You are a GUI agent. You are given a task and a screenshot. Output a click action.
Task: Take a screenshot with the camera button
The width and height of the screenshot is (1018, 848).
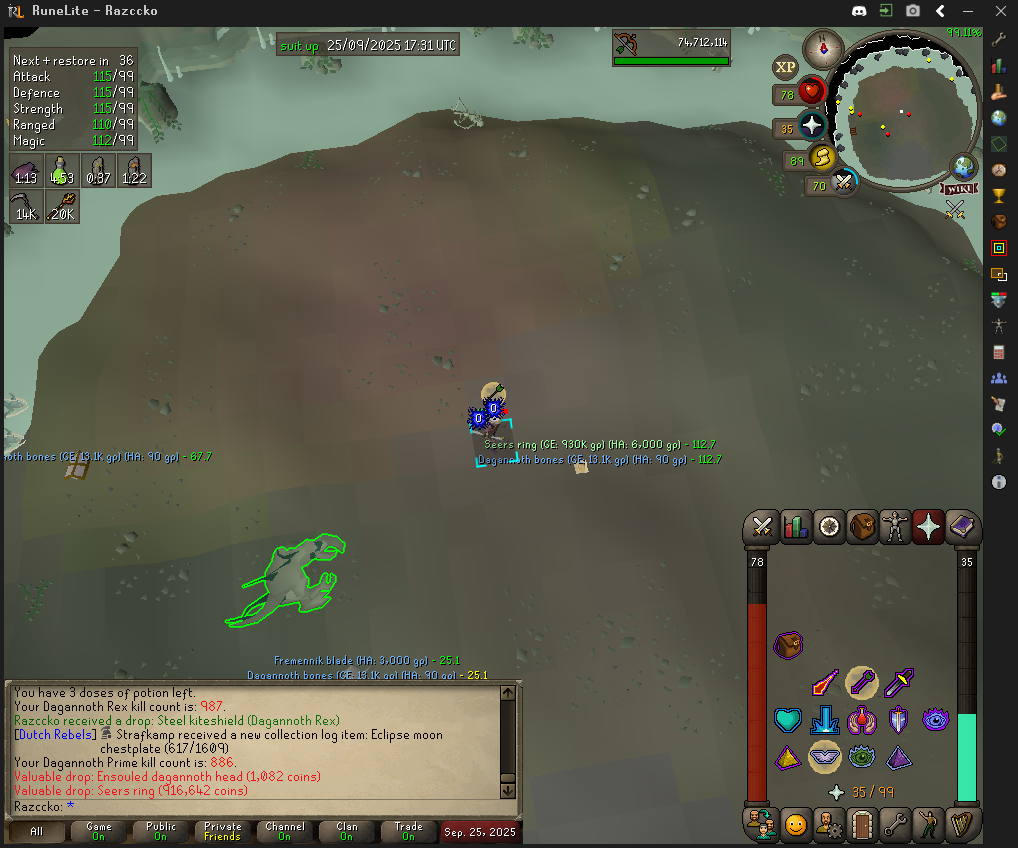tap(913, 11)
